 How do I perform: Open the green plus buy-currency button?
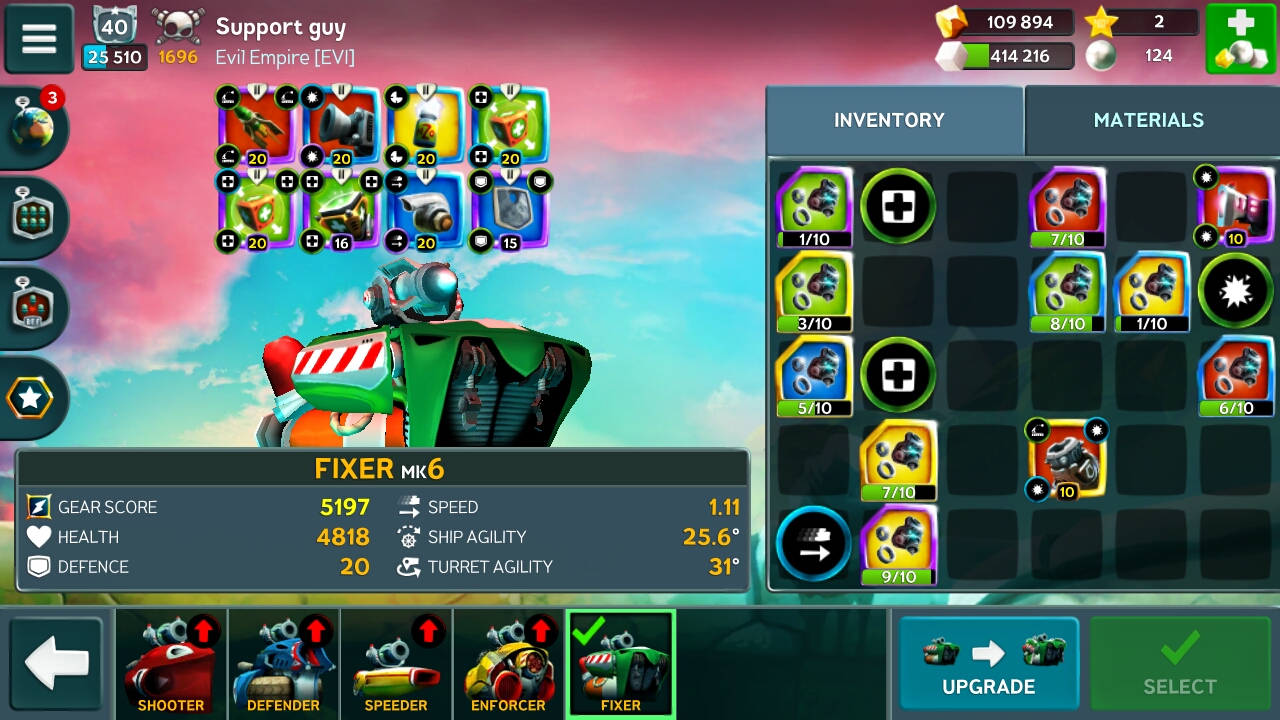tap(1240, 39)
